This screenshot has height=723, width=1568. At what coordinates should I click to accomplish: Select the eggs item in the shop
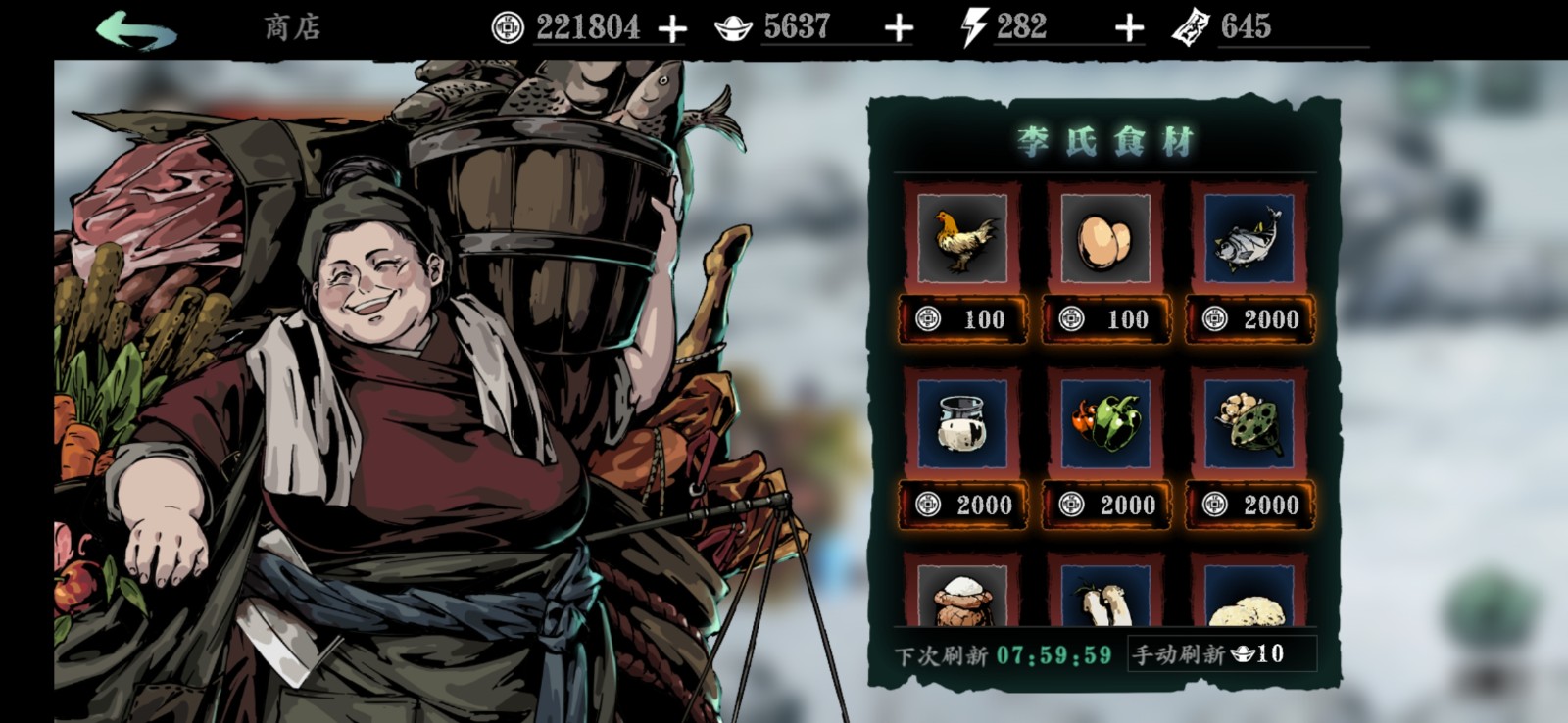pos(1104,238)
